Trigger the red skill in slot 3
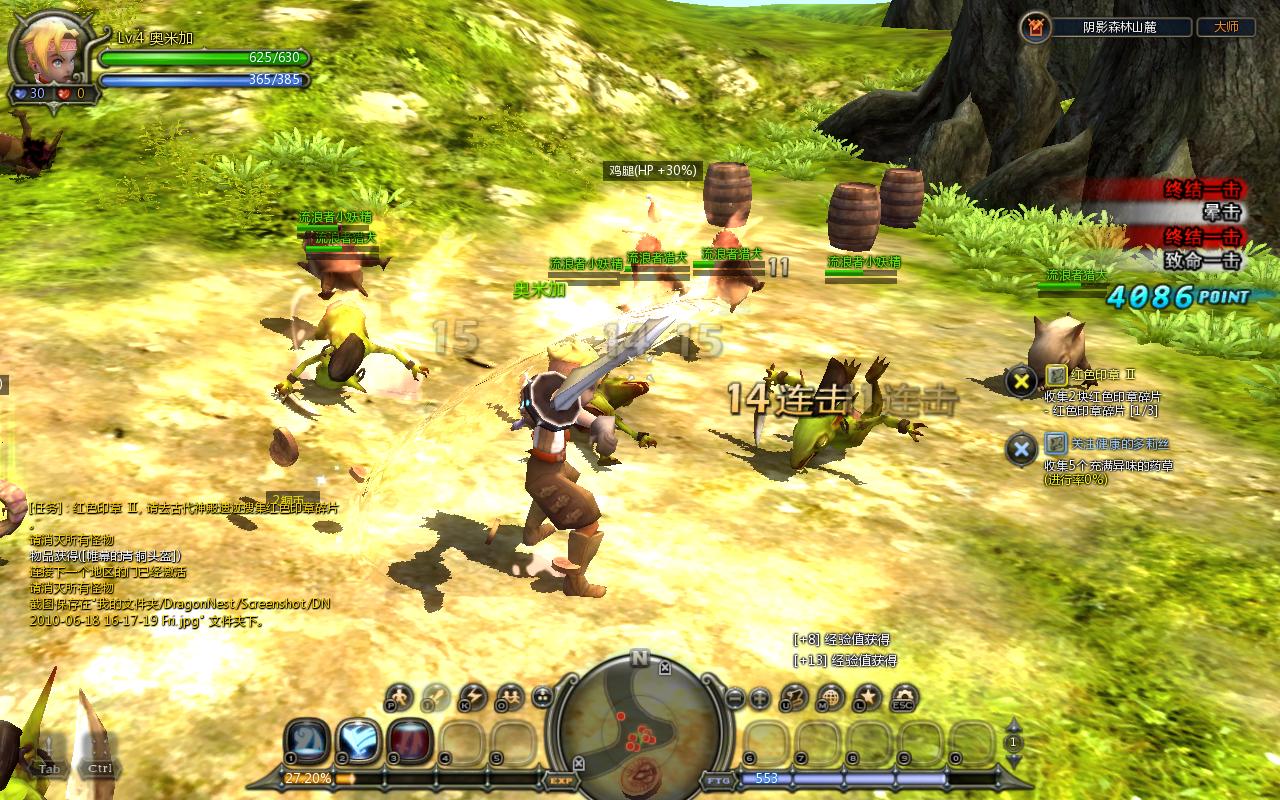The width and height of the screenshot is (1280, 800). tap(410, 741)
